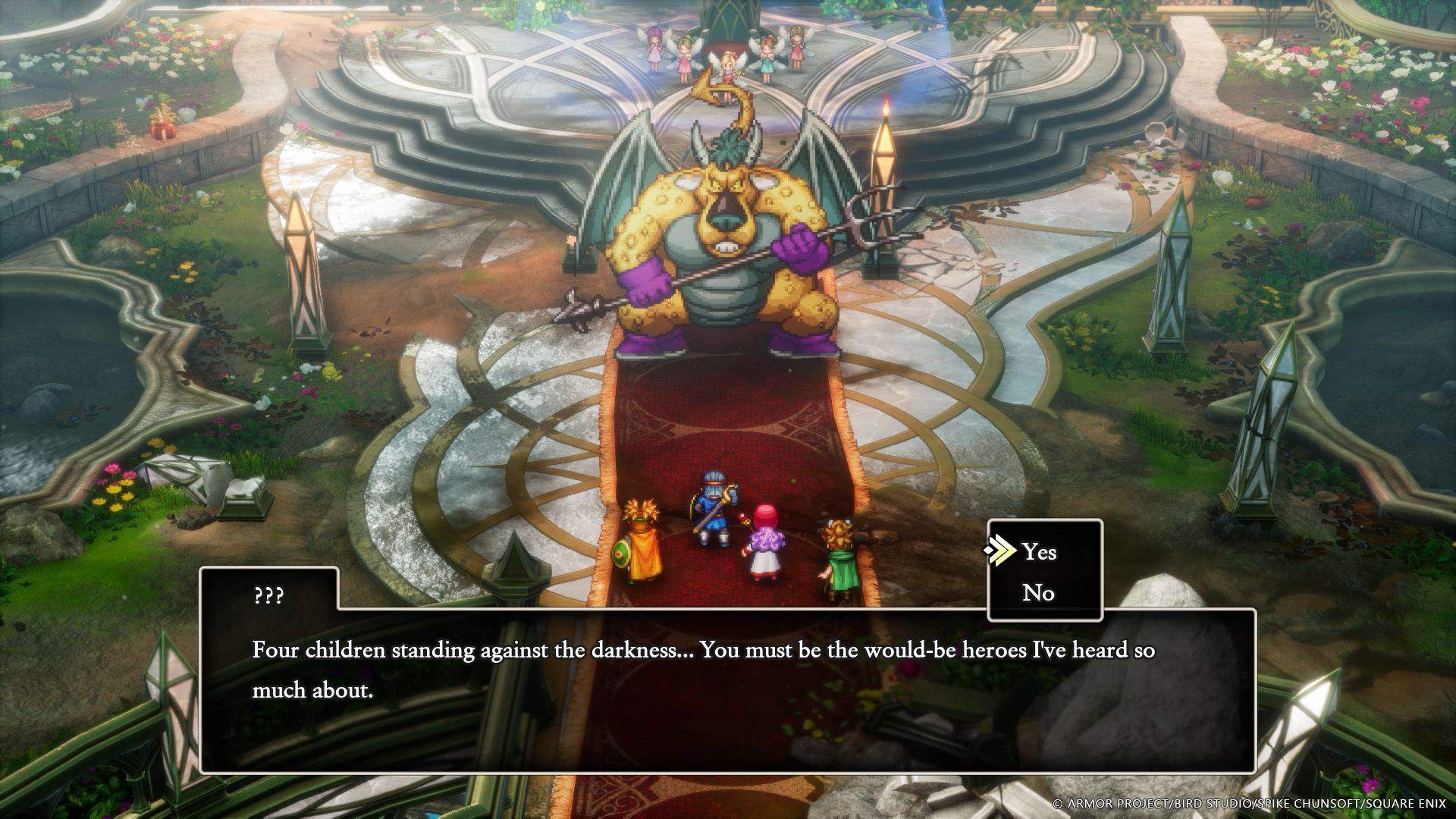Click the golden fairy at the center top

click(728, 67)
